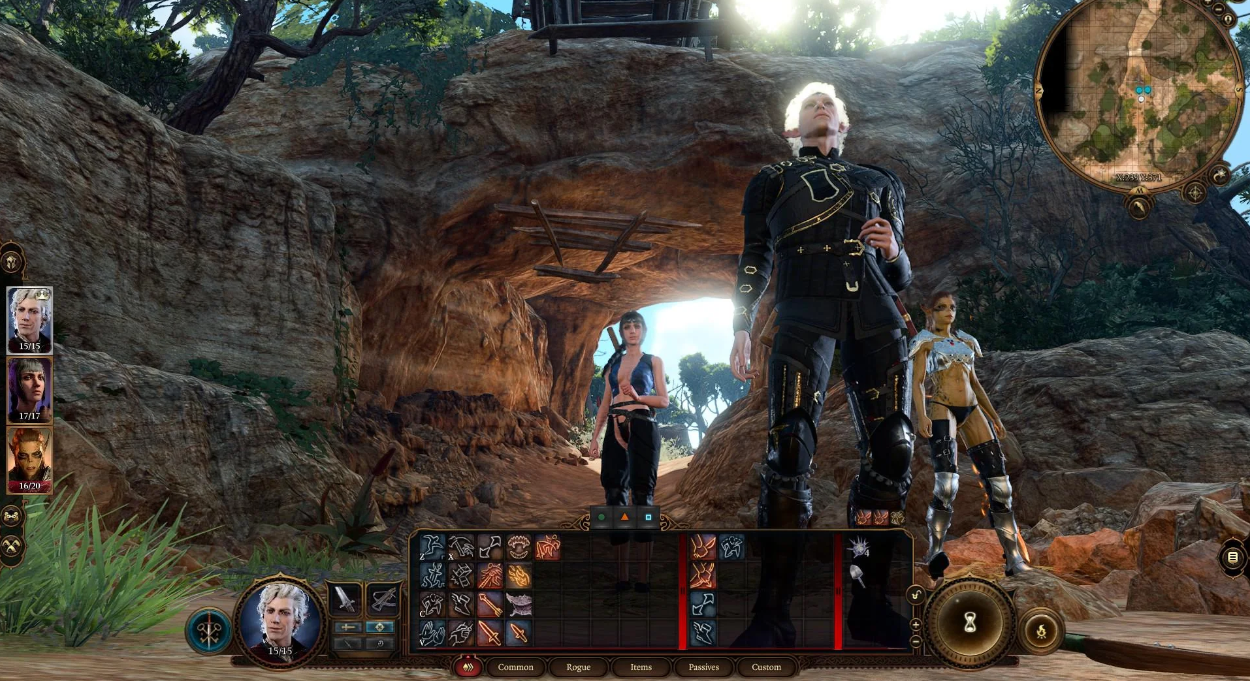Switch to the Custom hotbar tab
Image resolution: width=1250 pixels, height=681 pixels.
[x=767, y=667]
